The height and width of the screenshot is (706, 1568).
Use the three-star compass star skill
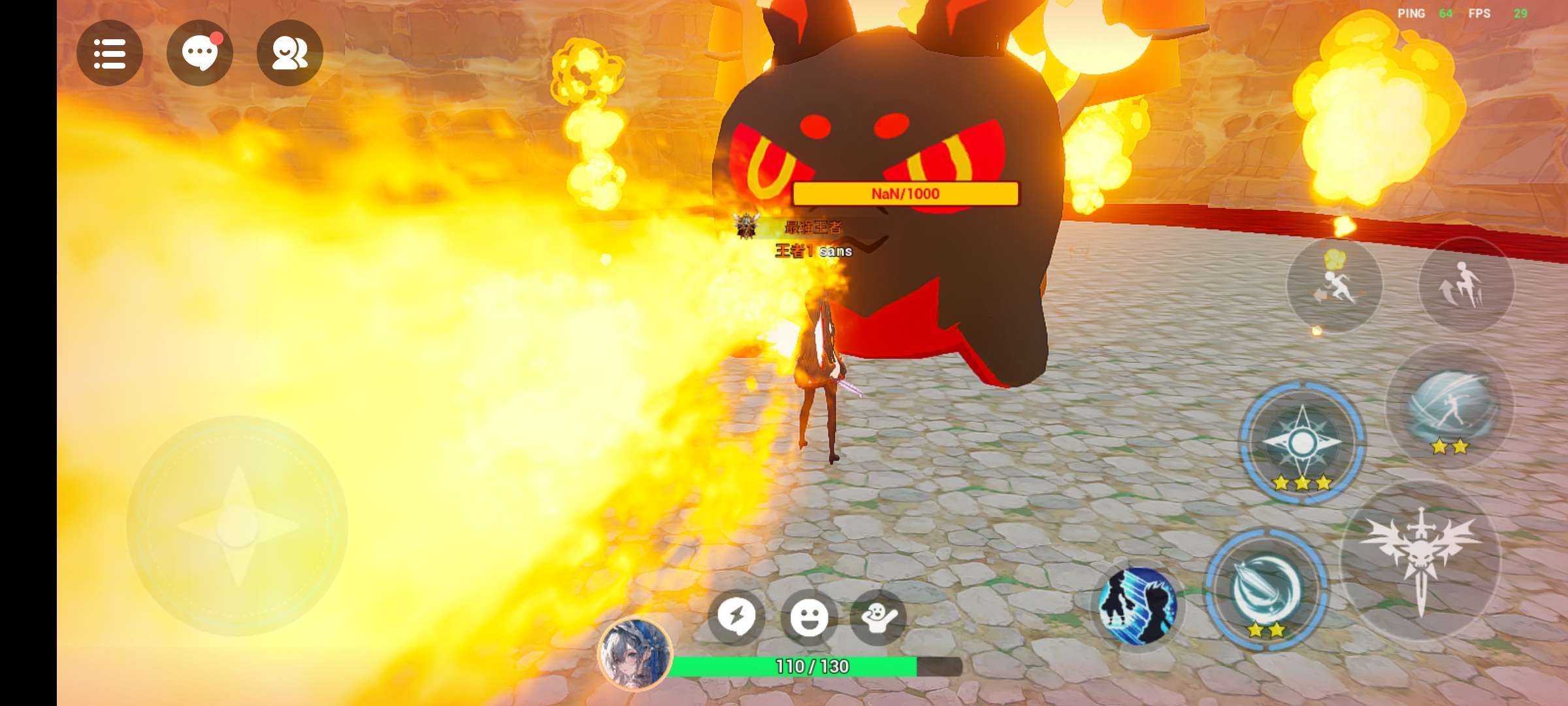click(x=1302, y=443)
